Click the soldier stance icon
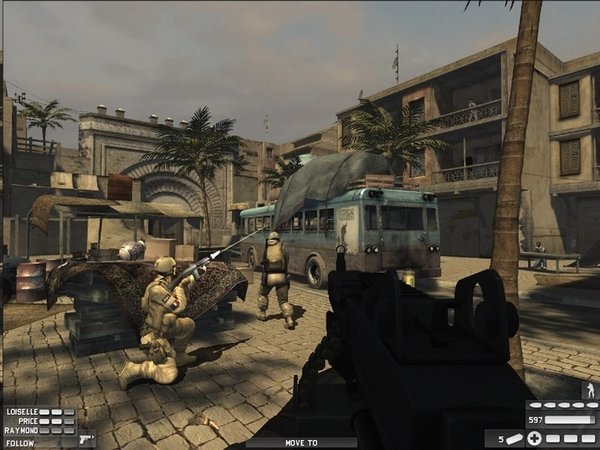This screenshot has width=600, height=450. 588,390
